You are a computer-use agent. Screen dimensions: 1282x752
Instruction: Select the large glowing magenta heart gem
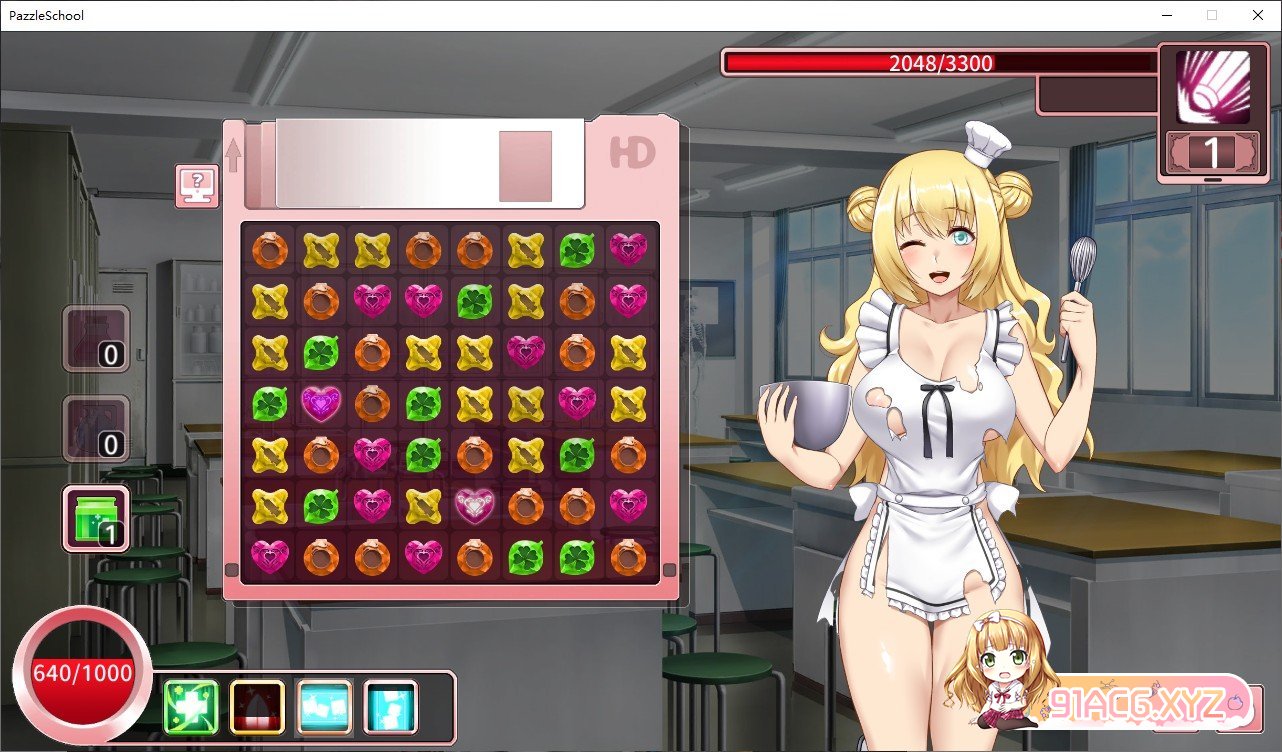pos(321,403)
